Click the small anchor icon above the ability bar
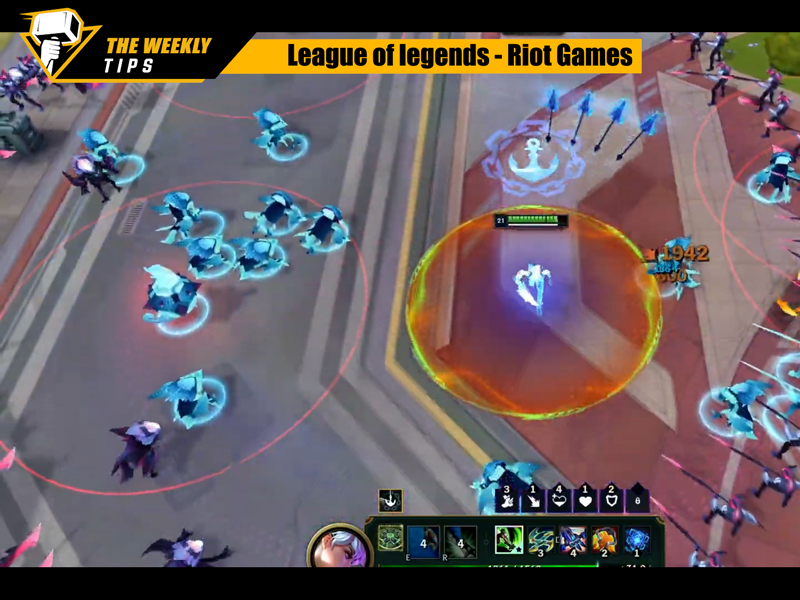 pos(390,500)
